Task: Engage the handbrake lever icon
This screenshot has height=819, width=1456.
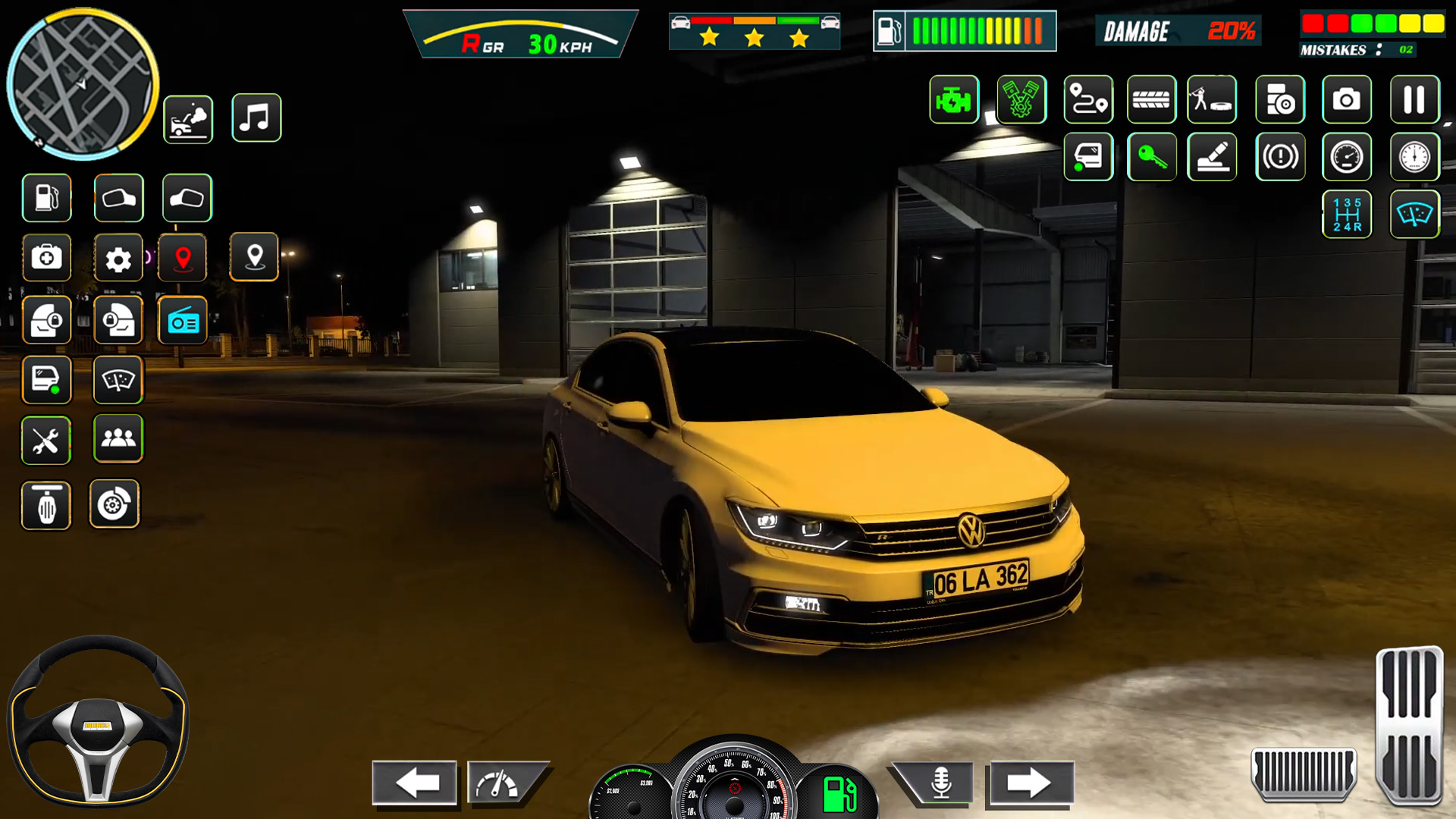Action: pos(1212,157)
